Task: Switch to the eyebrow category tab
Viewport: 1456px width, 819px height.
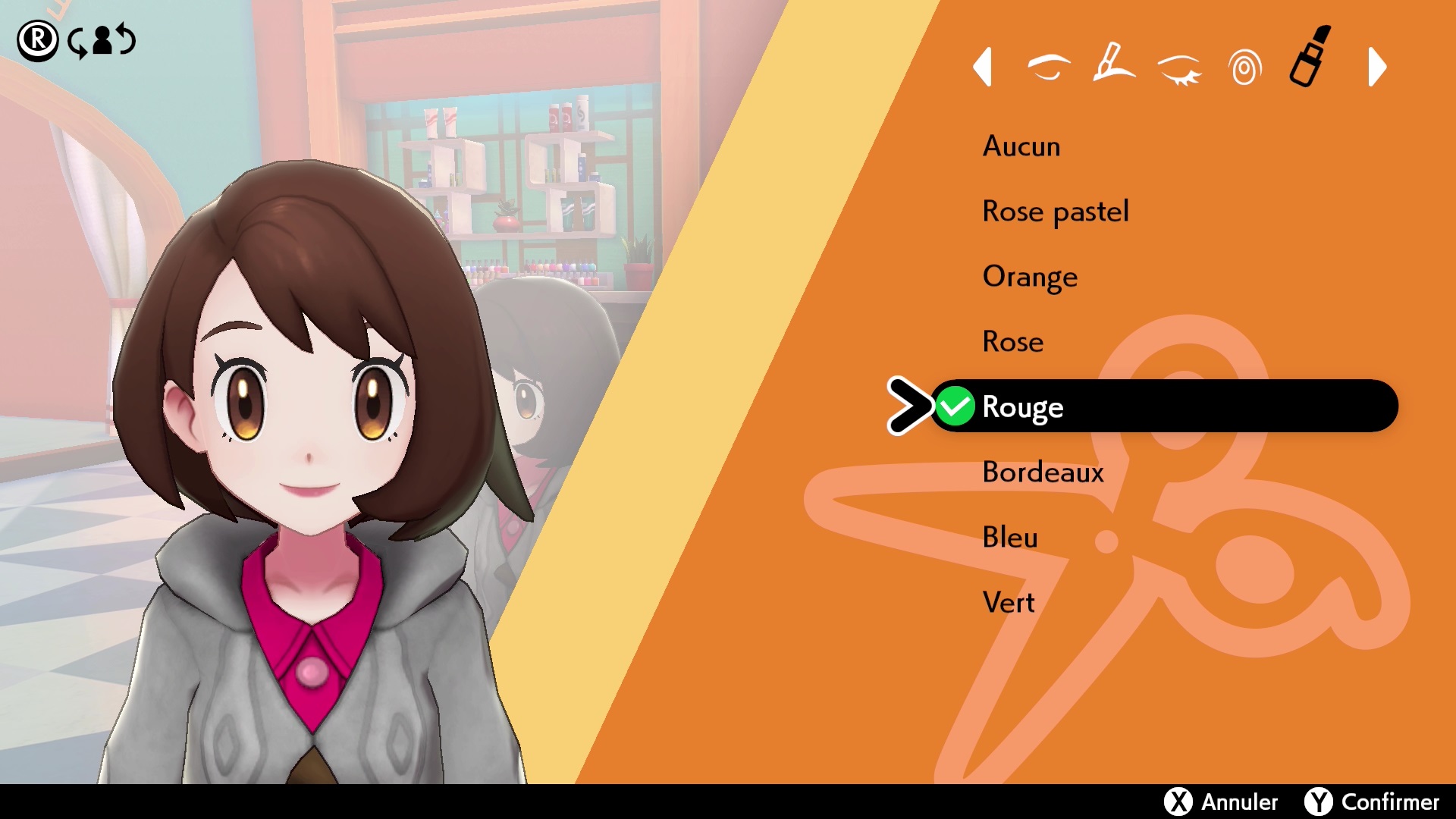Action: pos(1049,67)
